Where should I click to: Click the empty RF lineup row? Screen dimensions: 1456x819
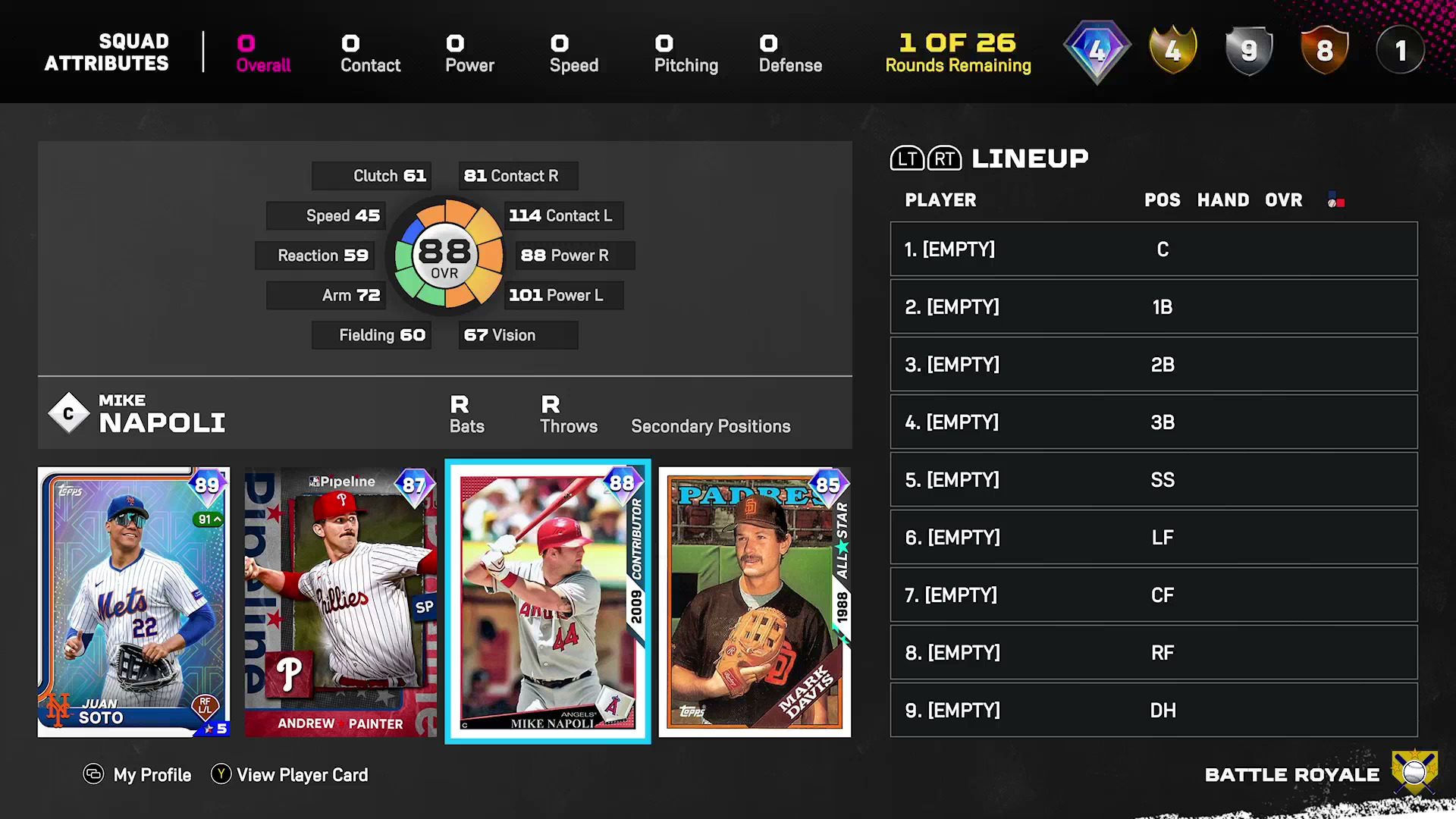1153,653
